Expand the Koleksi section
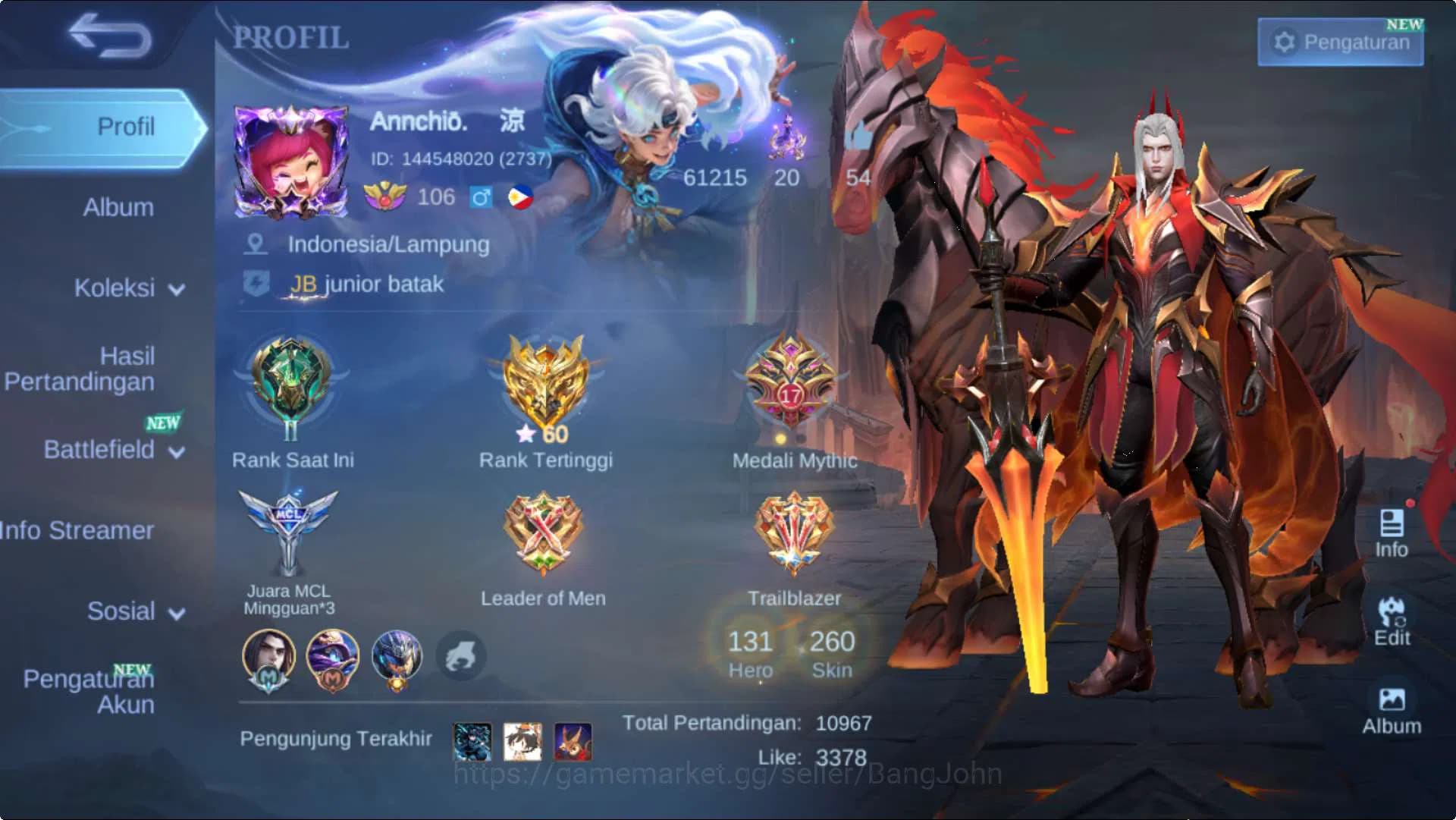This screenshot has height=820, width=1456. tap(114, 288)
